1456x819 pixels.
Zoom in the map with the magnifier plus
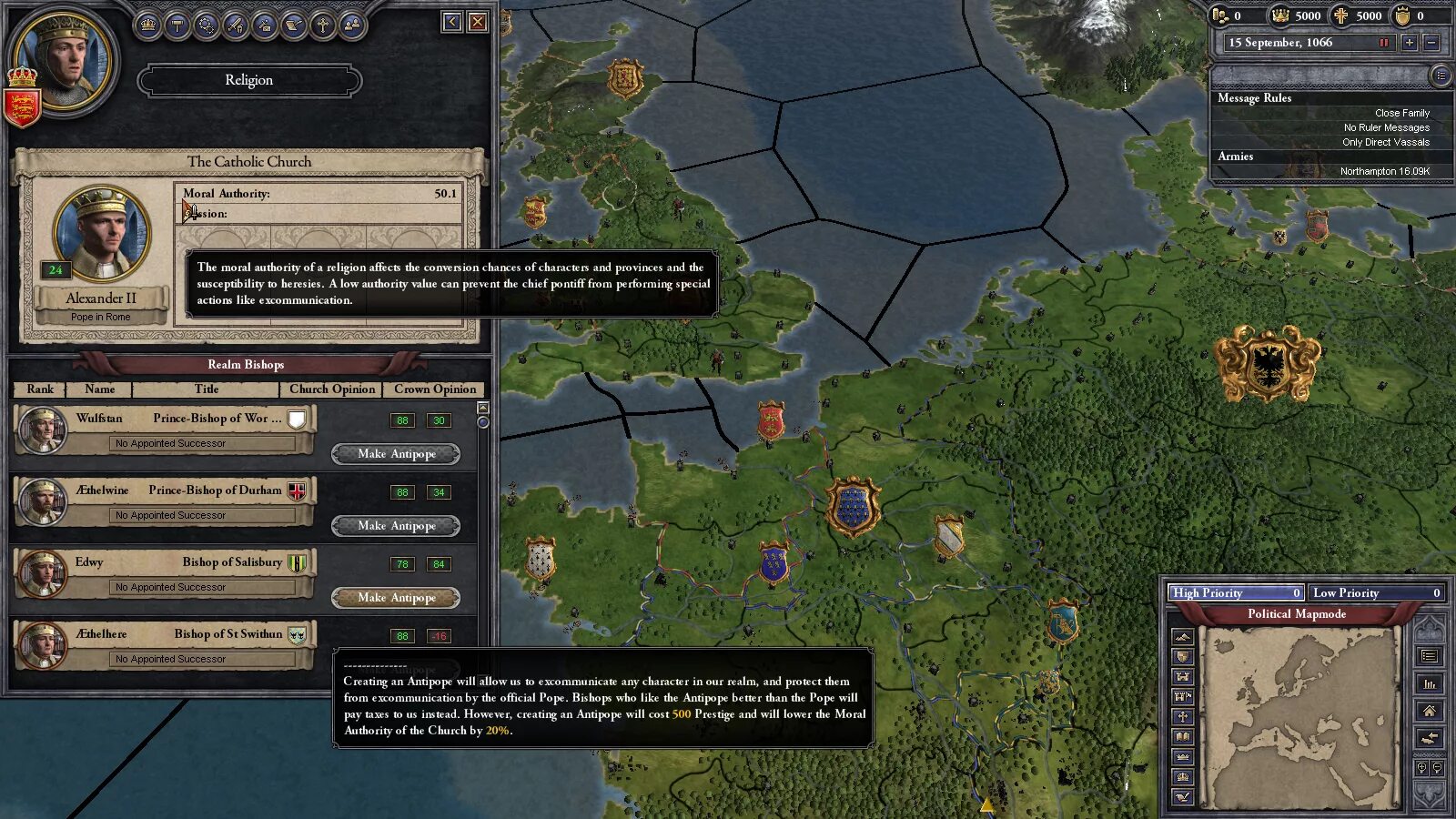[x=1421, y=768]
